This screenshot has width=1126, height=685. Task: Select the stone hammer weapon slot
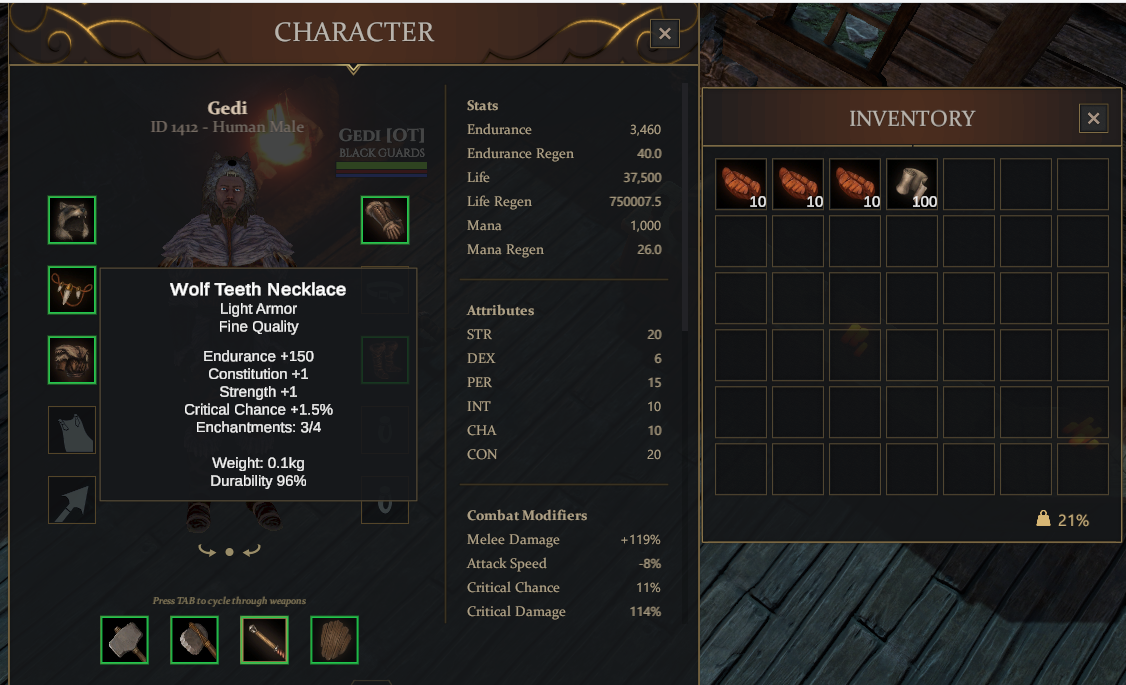(194, 640)
